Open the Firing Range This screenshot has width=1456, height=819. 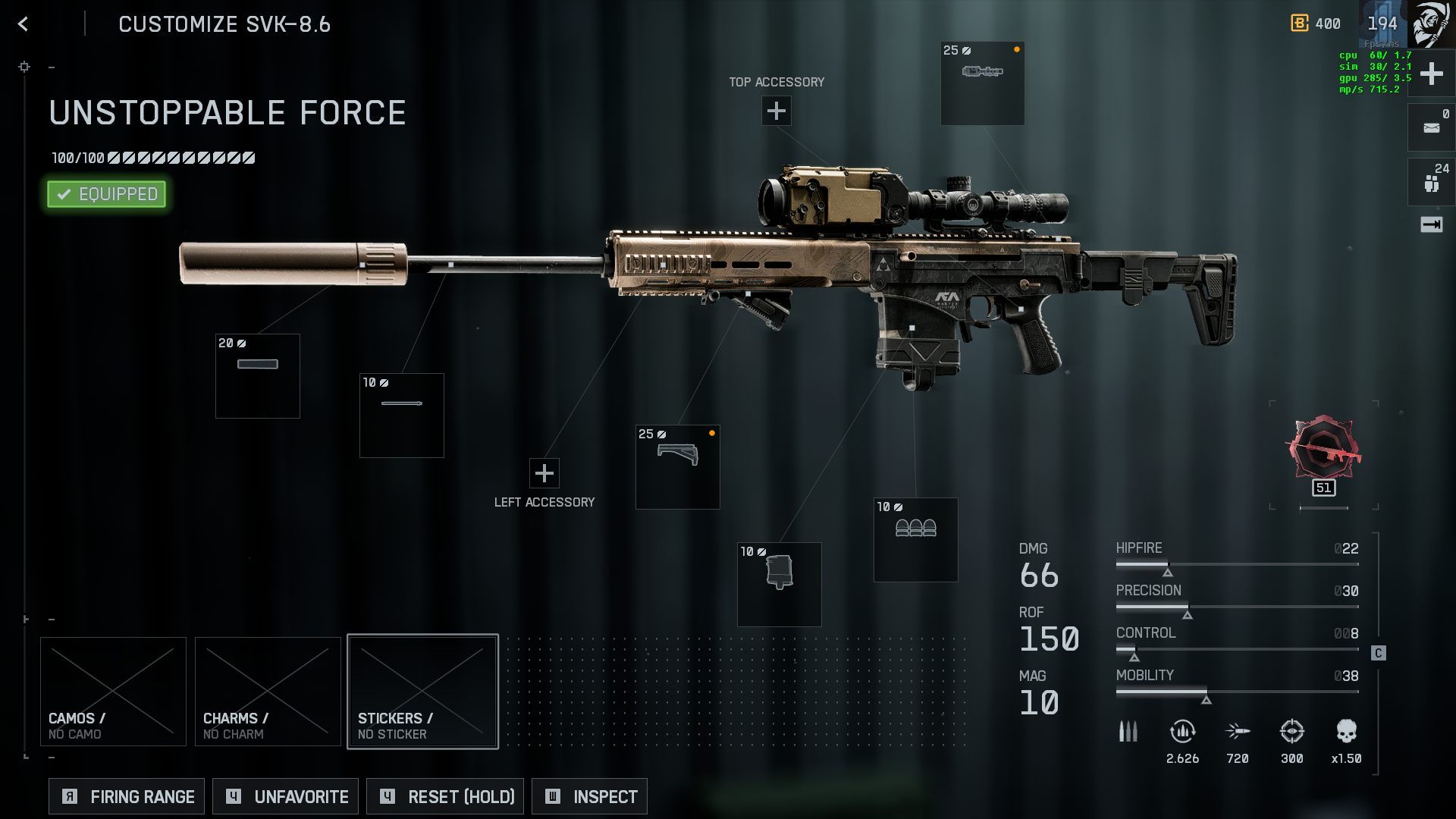[x=127, y=796]
